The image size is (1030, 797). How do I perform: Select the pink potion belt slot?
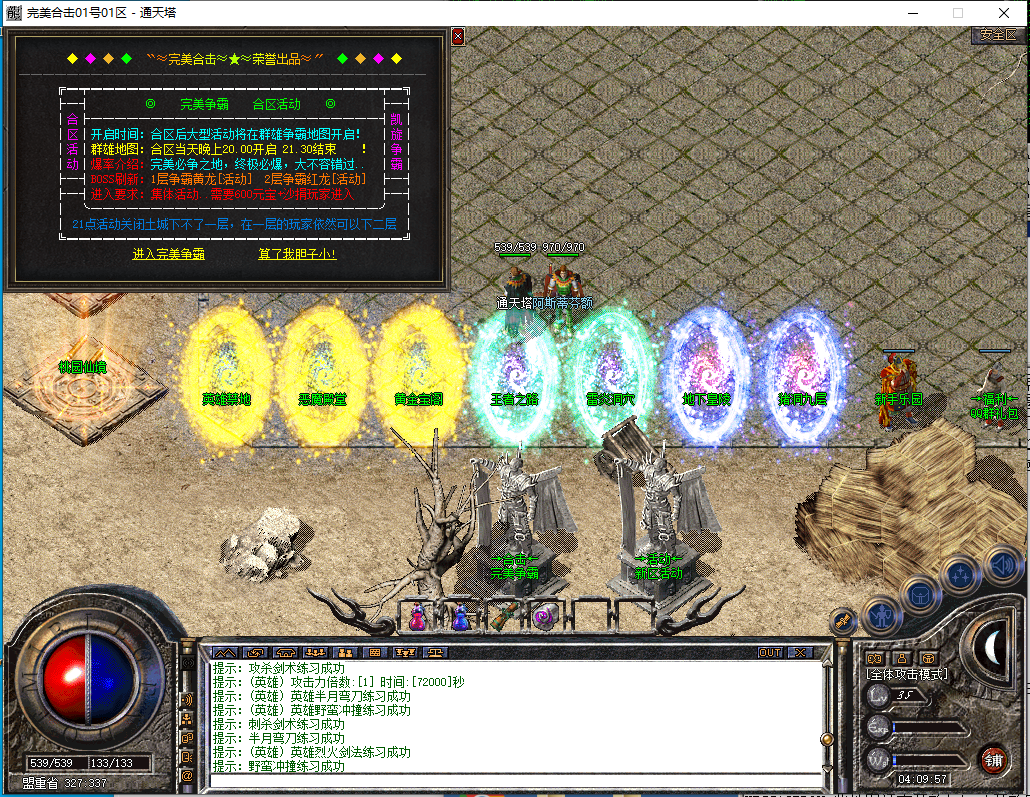(417, 618)
